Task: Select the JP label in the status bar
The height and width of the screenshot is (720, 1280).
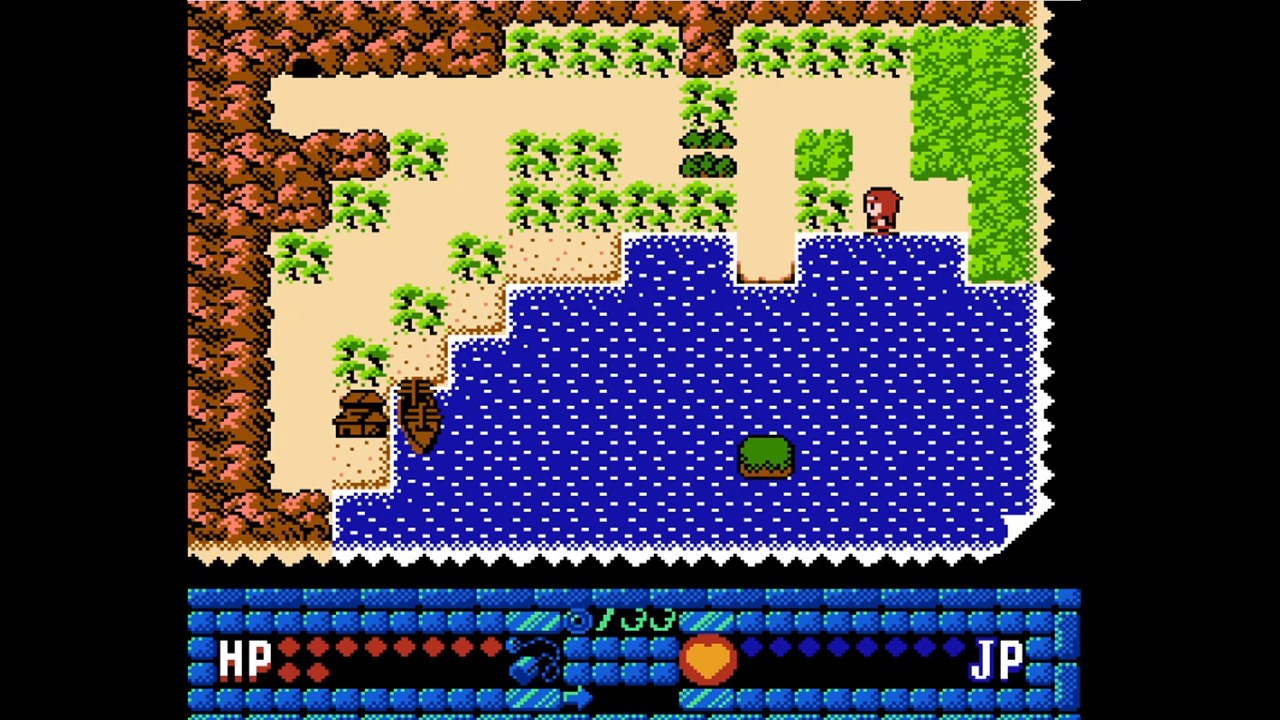Action: pos(1000,658)
